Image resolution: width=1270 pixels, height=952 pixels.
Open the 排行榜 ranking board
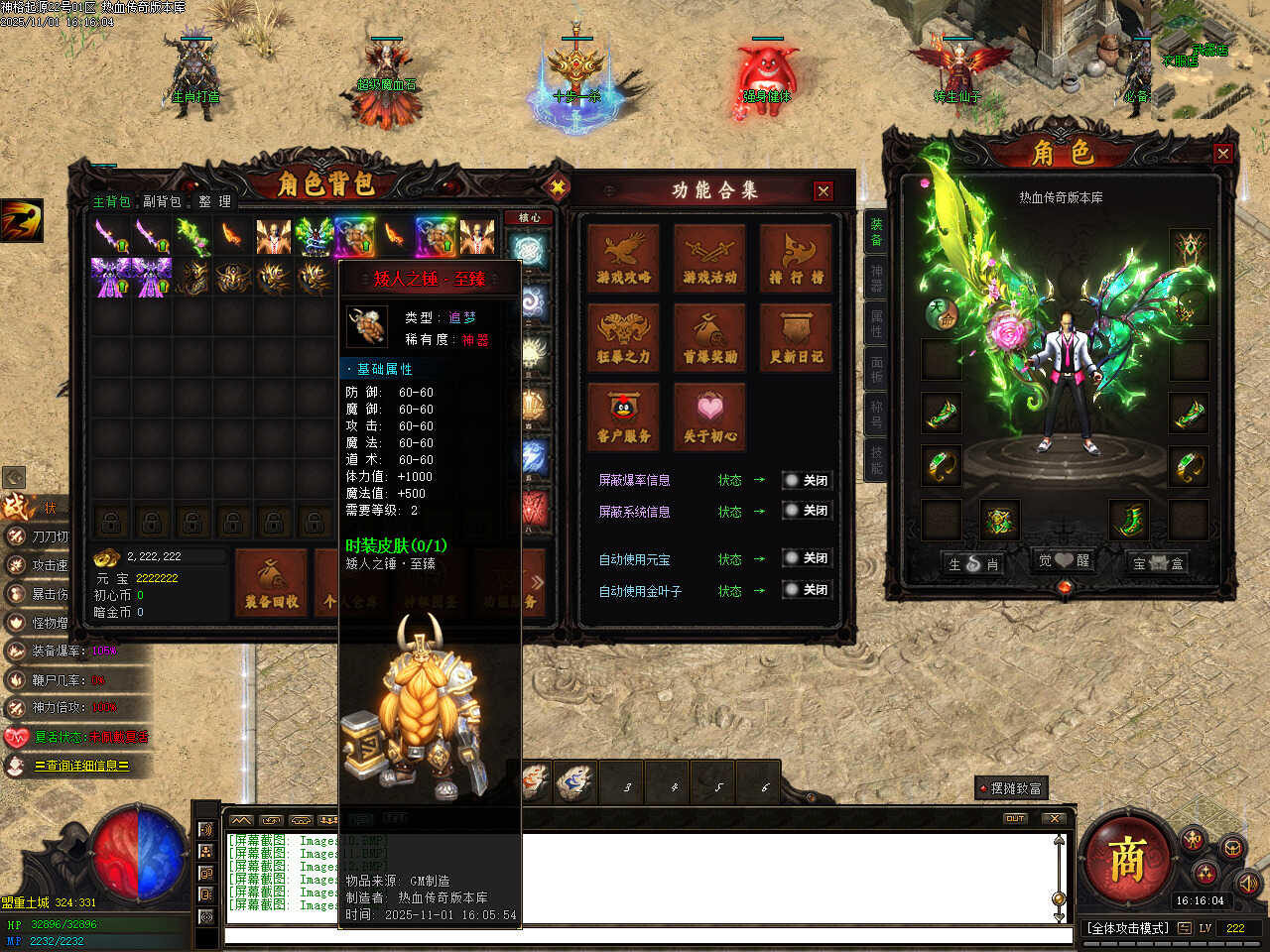pos(796,258)
